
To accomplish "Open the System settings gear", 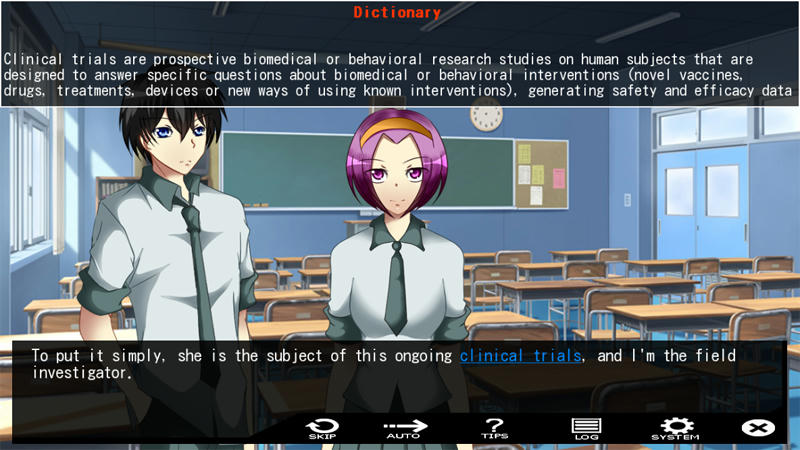I will (676, 428).
